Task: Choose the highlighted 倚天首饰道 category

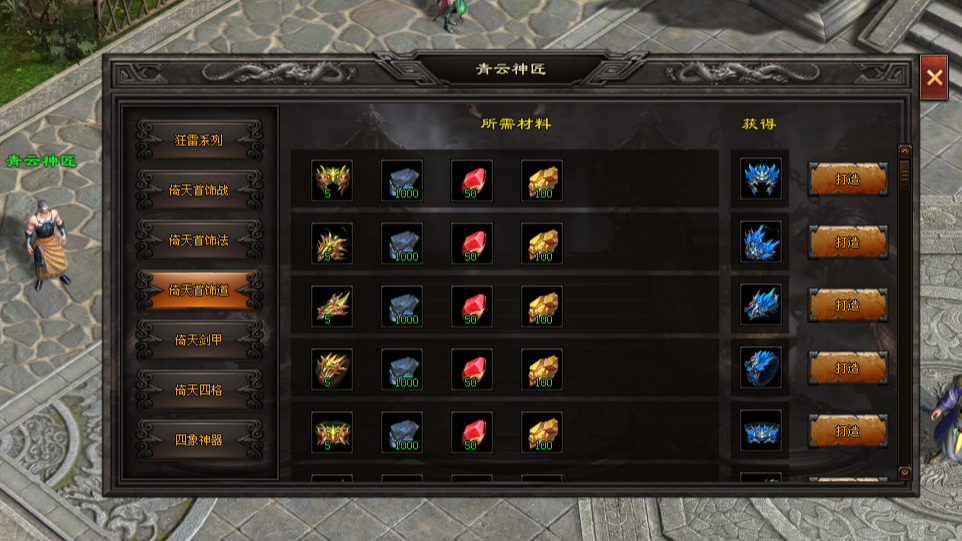Action: 199,290
